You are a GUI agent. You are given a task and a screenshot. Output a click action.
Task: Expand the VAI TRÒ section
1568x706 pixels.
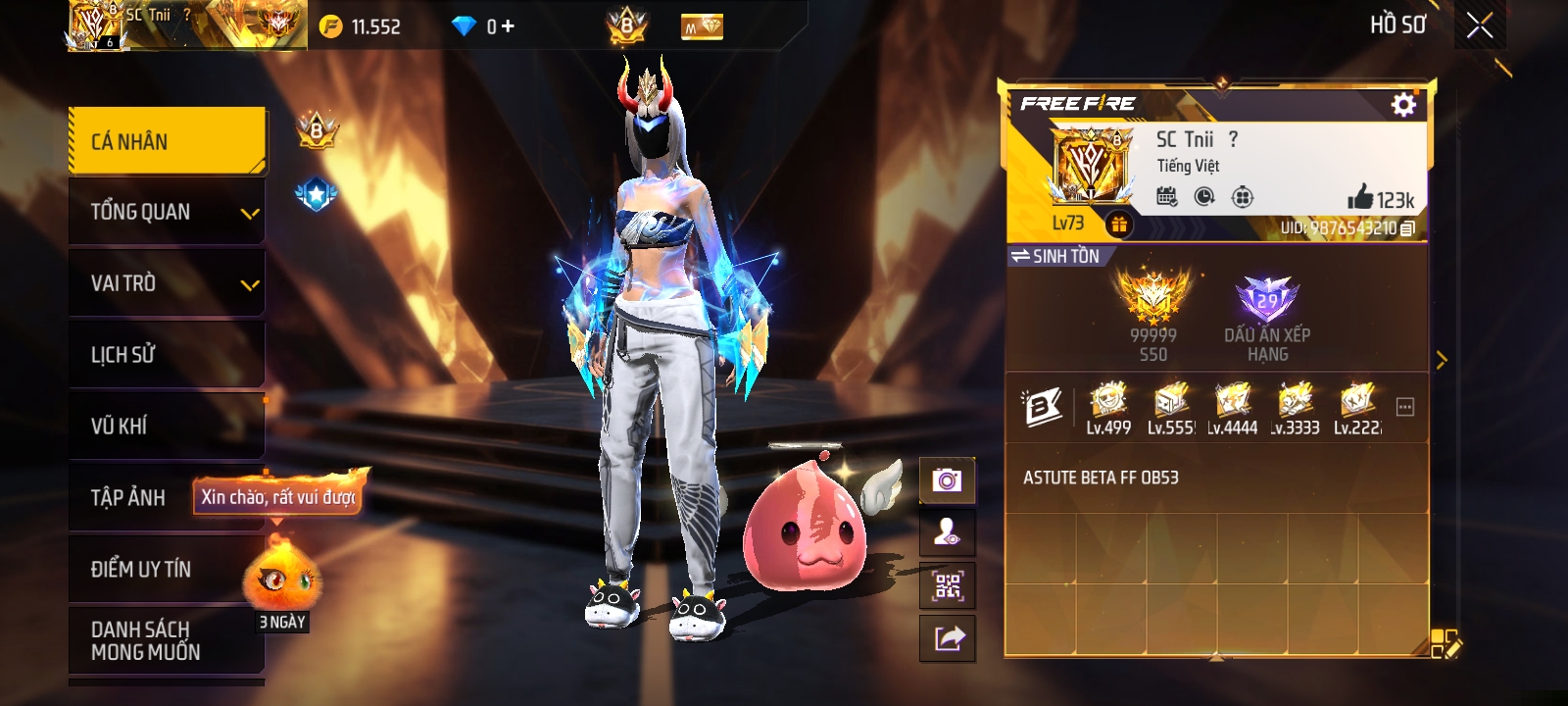tap(167, 282)
